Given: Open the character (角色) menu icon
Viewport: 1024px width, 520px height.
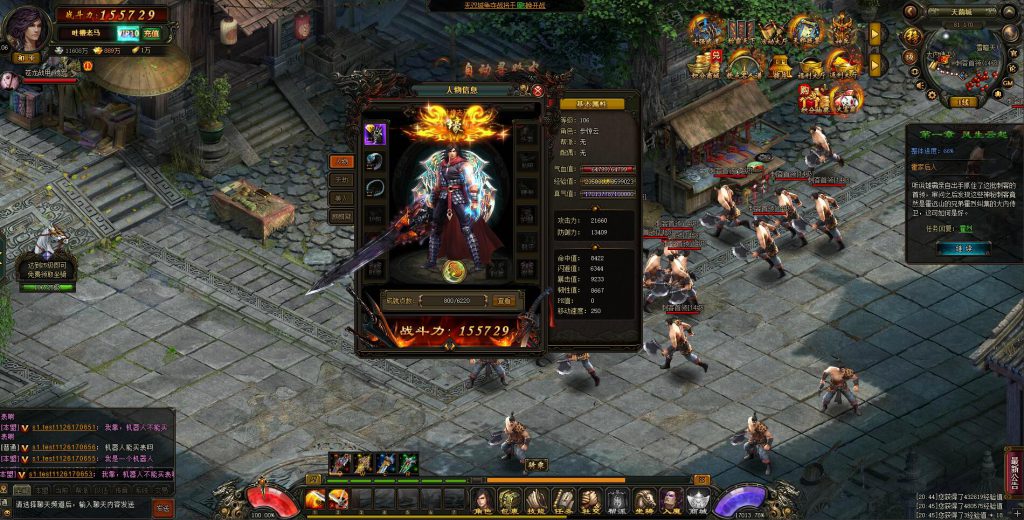Looking at the screenshot, I should (484, 498).
